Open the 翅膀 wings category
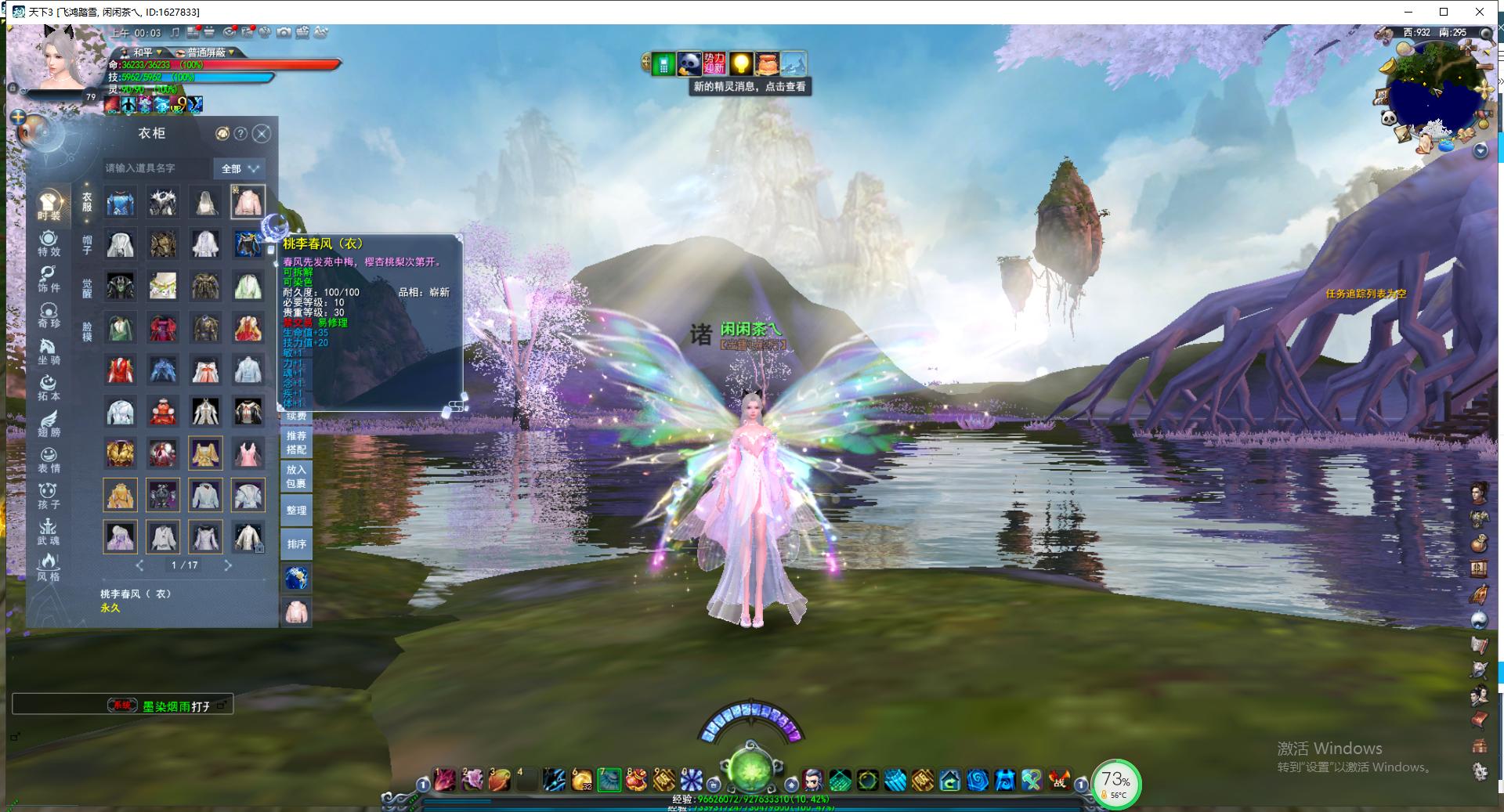This screenshot has width=1504, height=812. pos(49,424)
